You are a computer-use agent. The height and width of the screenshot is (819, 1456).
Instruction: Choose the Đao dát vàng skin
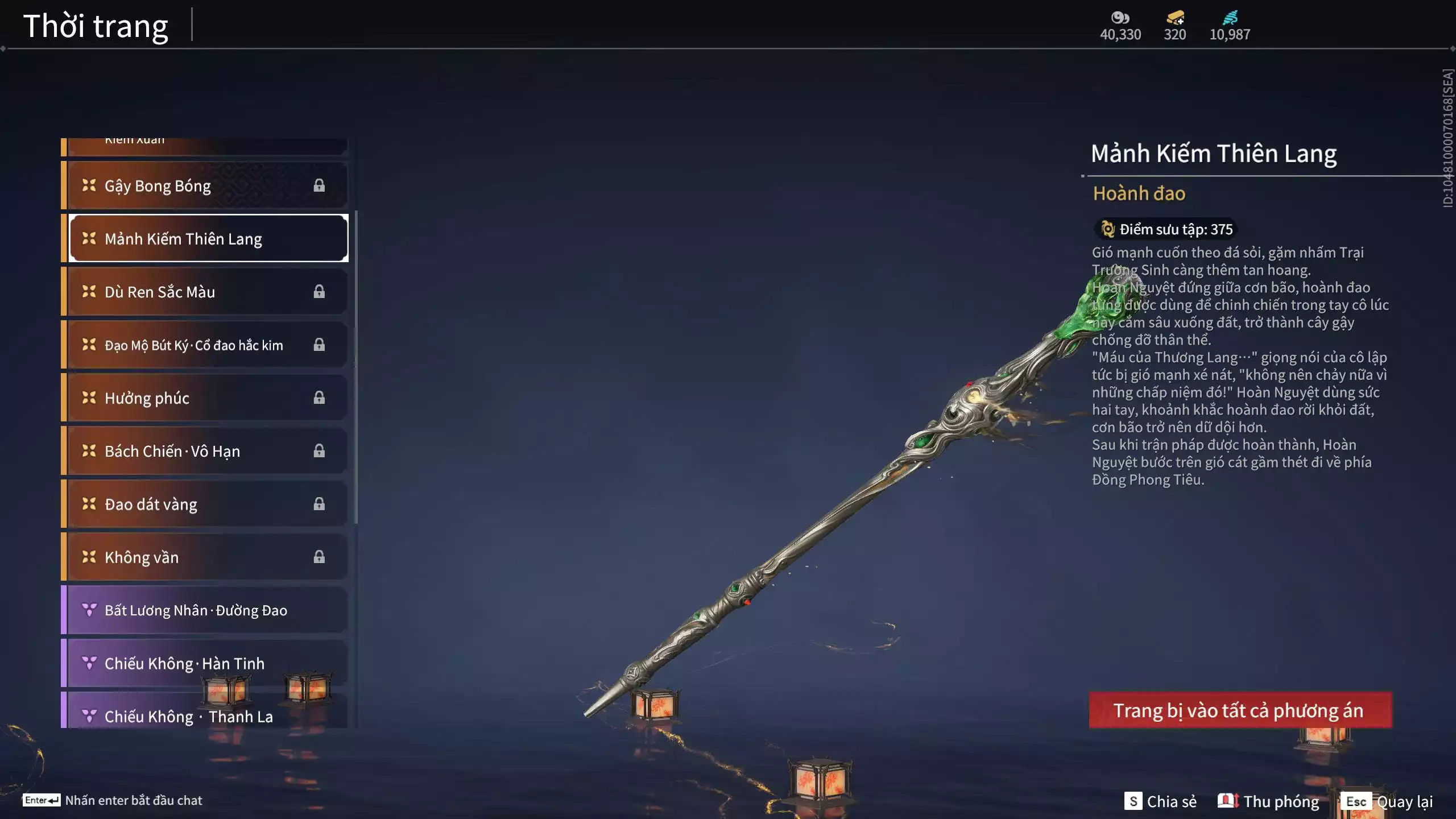pyautogui.click(x=205, y=504)
